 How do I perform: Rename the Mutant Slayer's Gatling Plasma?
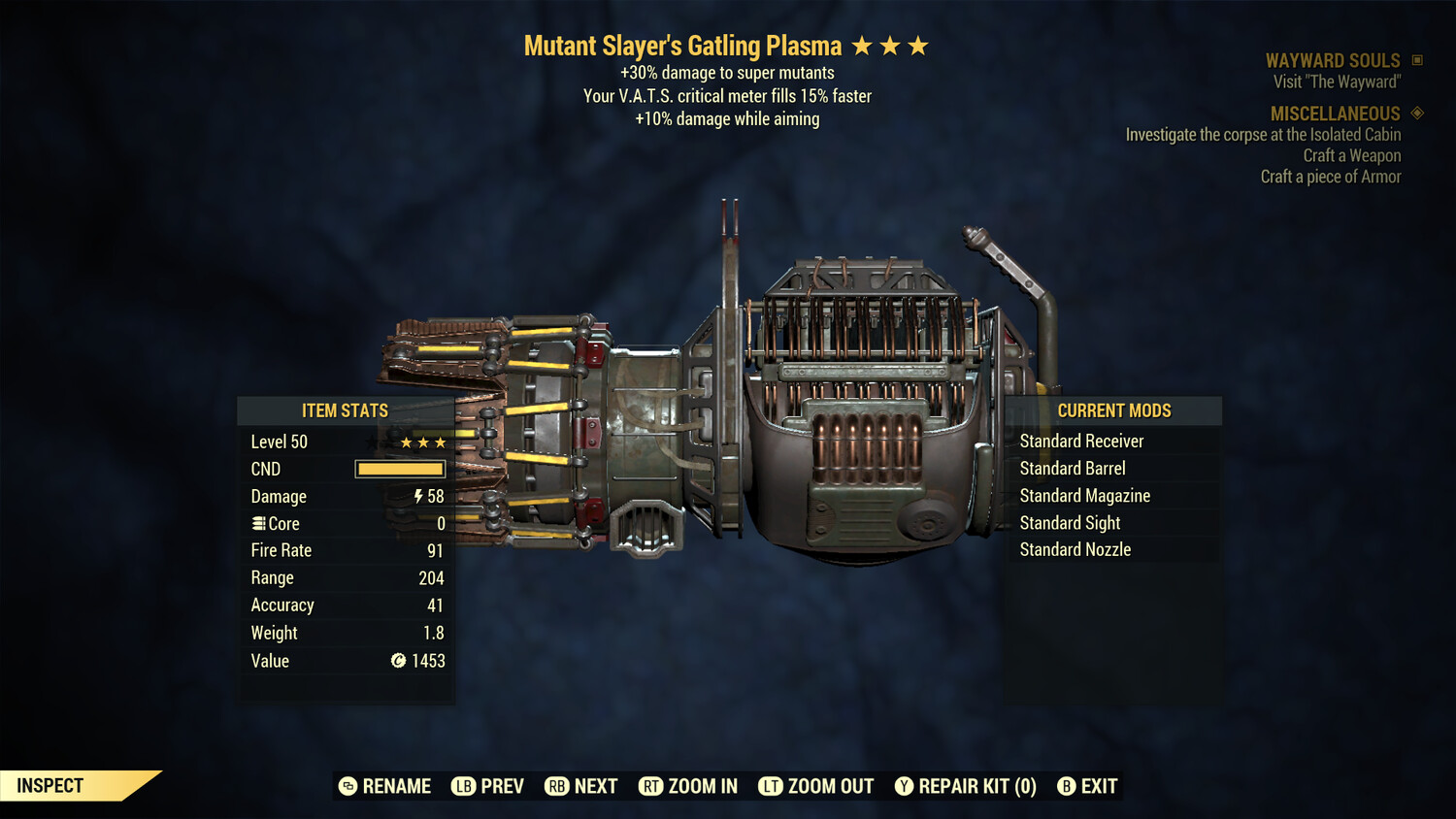[x=383, y=786]
